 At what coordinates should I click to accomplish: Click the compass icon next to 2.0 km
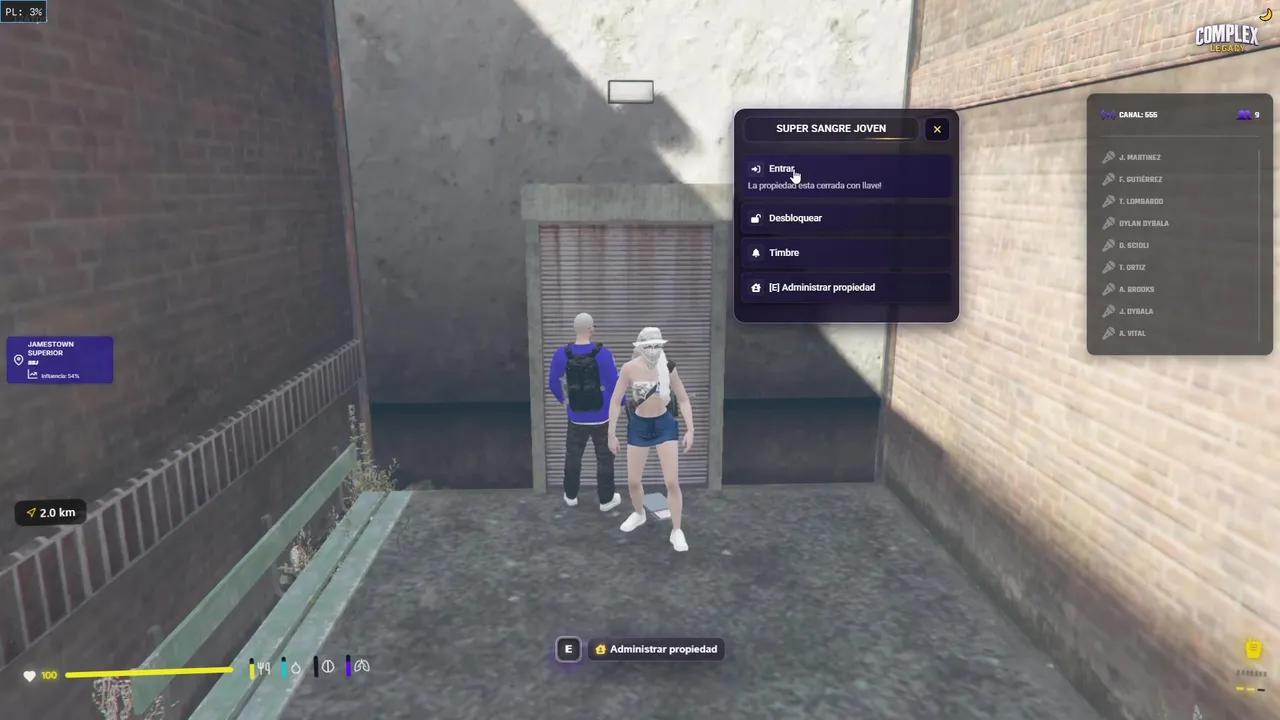31,512
